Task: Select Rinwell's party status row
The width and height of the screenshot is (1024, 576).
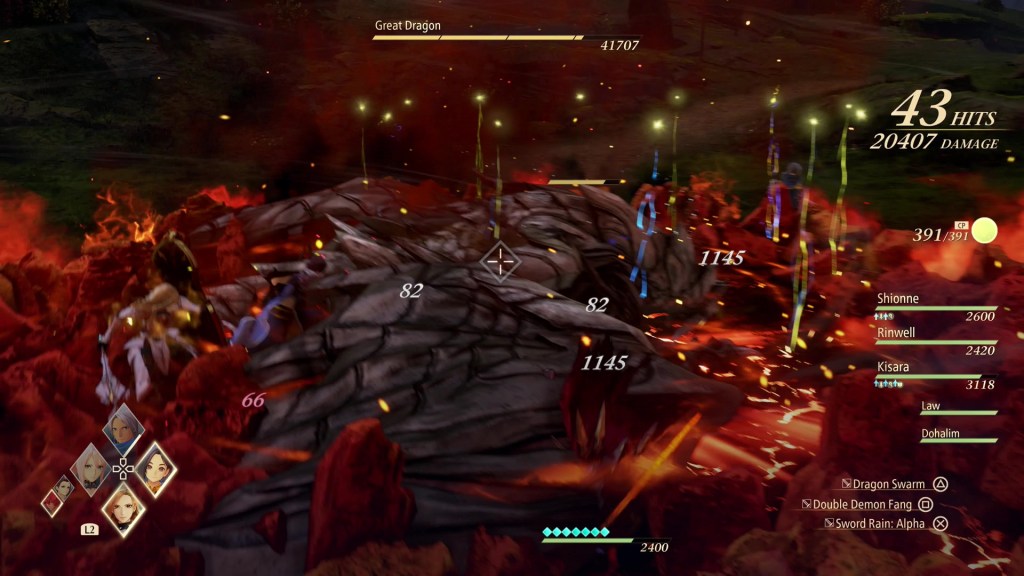Action: pyautogui.click(x=934, y=341)
